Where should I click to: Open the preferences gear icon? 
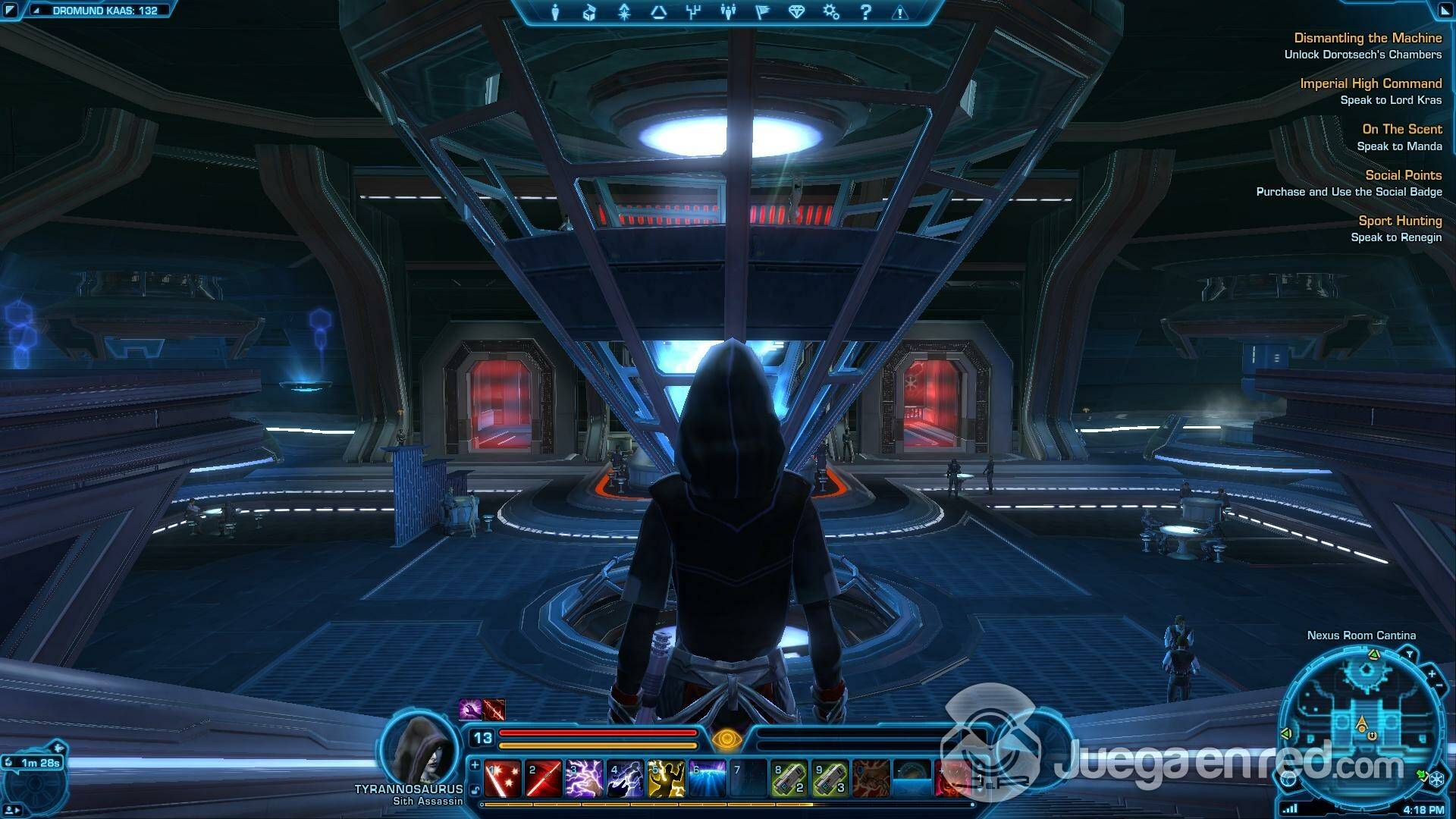pyautogui.click(x=831, y=12)
